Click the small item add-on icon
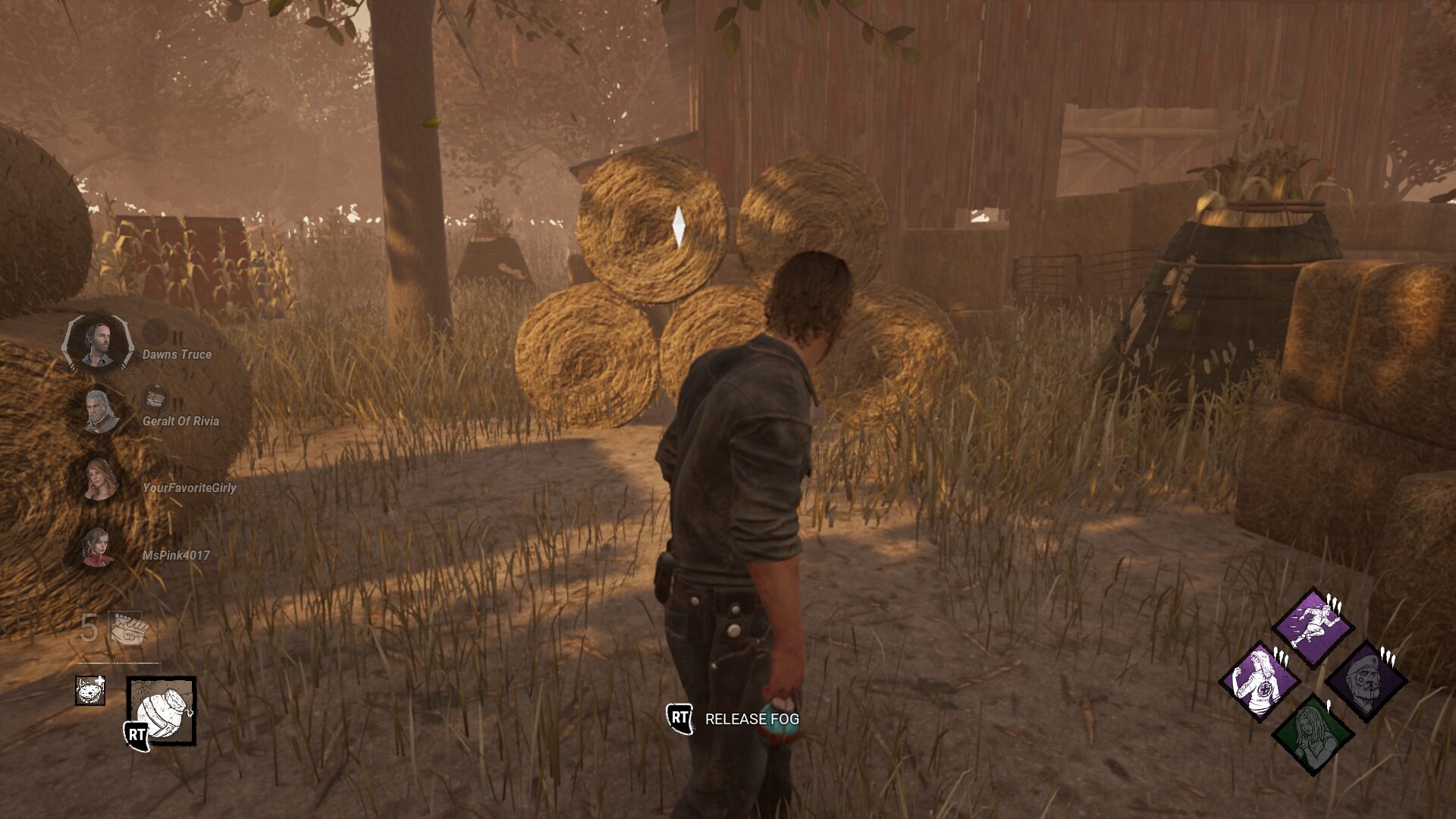1456x819 pixels. (90, 690)
